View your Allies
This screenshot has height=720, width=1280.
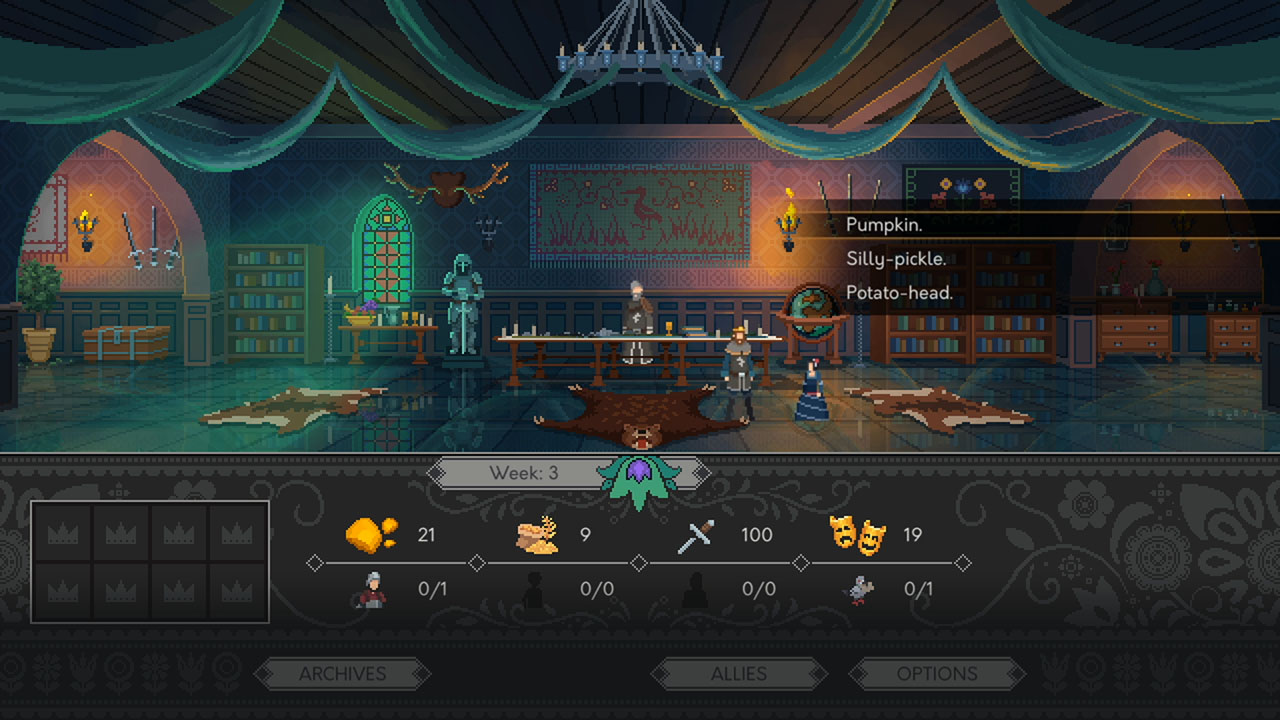point(741,673)
